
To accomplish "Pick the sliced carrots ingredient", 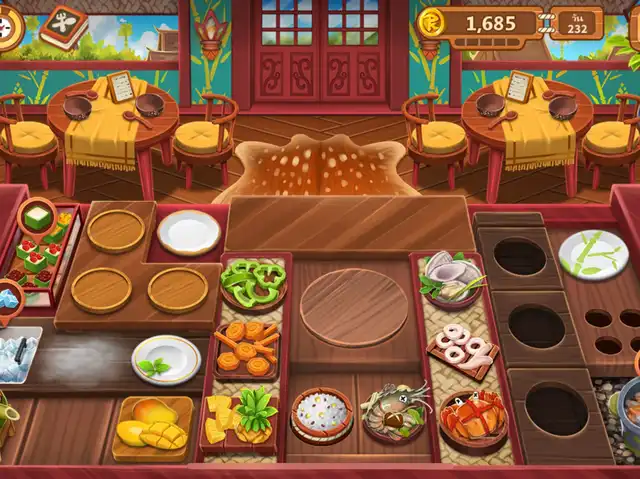I will [x=247, y=346].
